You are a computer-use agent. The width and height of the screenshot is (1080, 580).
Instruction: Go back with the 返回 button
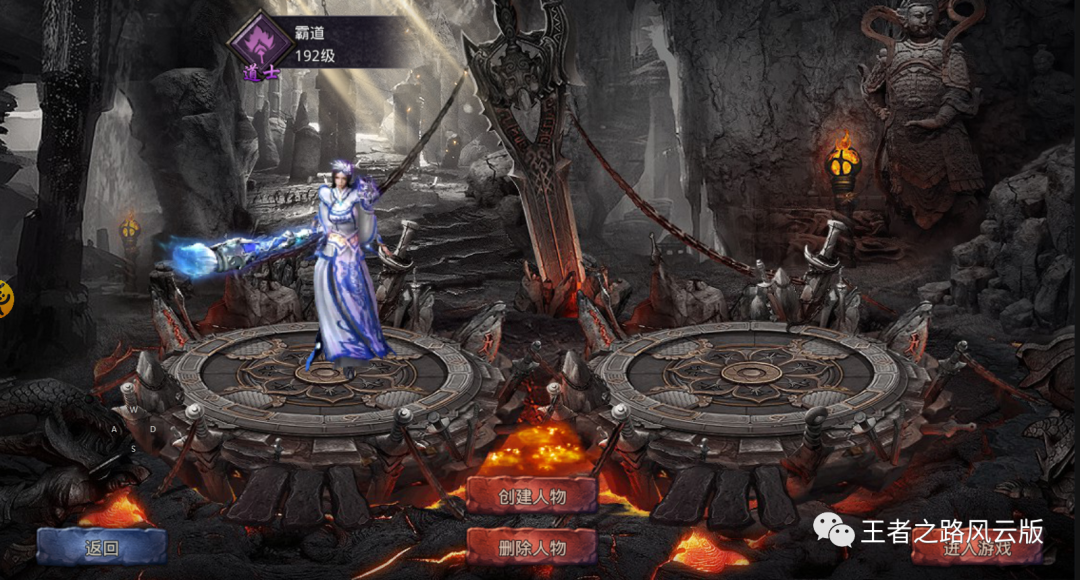click(x=101, y=547)
